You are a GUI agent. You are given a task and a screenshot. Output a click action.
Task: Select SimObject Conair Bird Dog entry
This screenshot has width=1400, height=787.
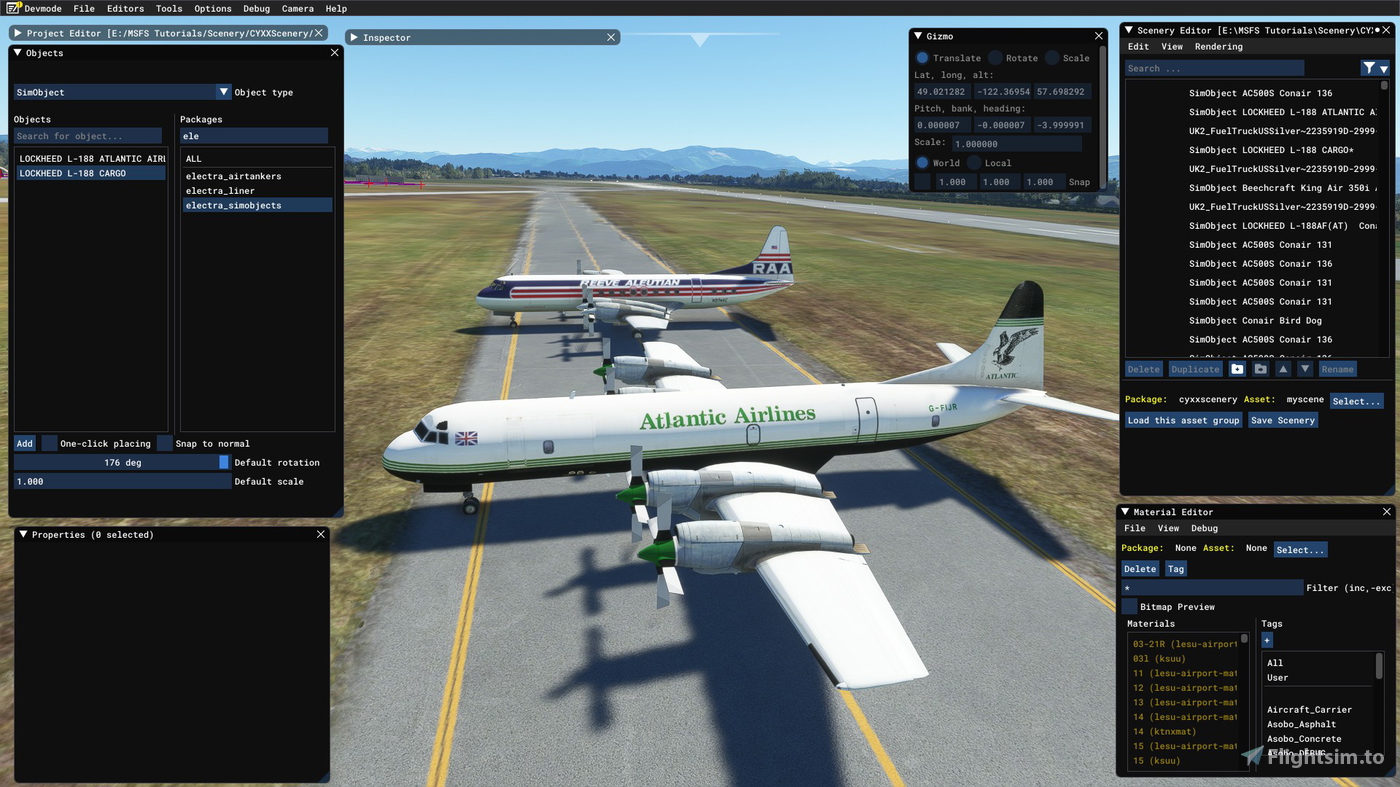pos(1255,321)
